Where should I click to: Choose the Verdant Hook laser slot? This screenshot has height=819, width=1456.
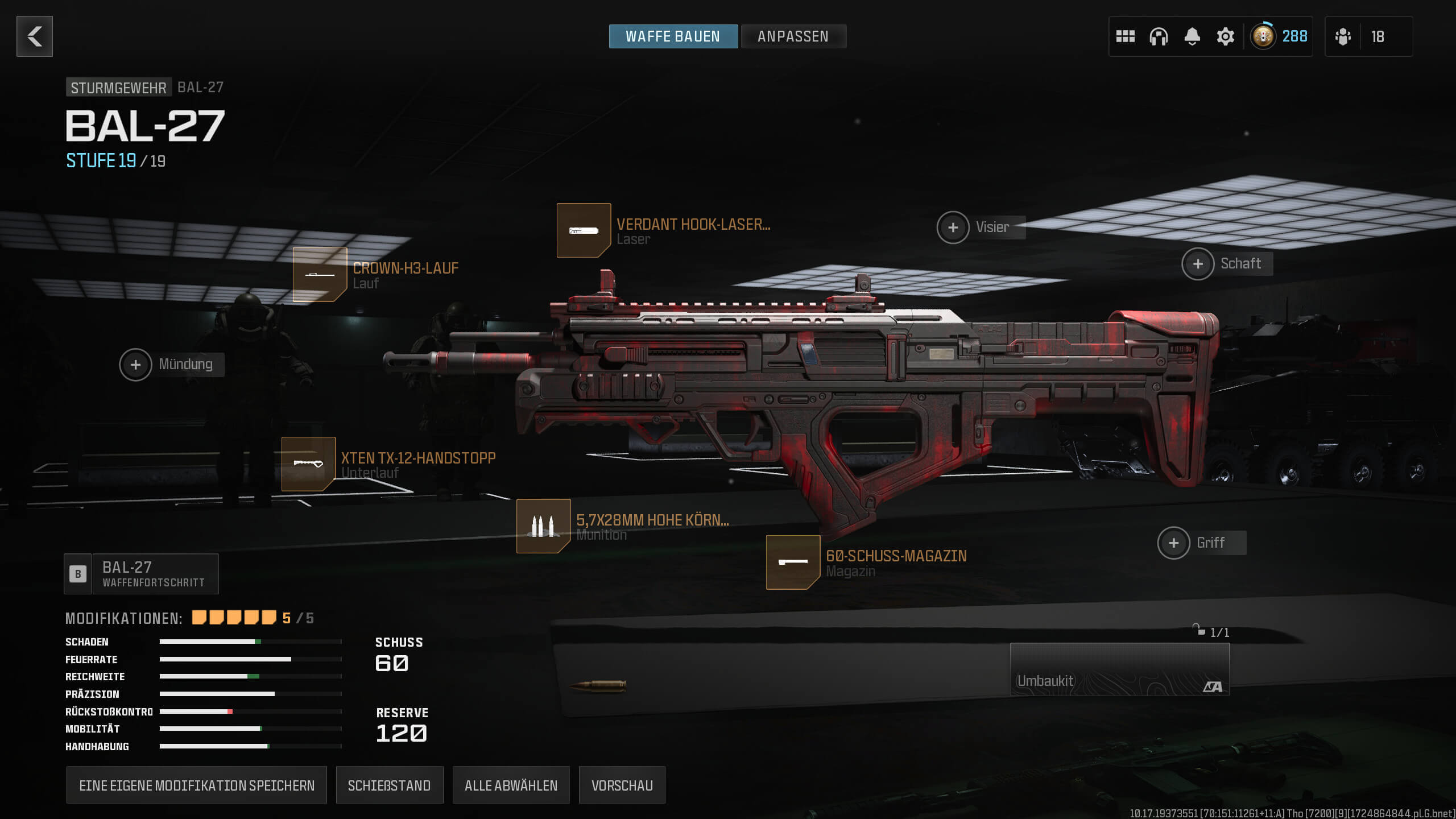584,230
